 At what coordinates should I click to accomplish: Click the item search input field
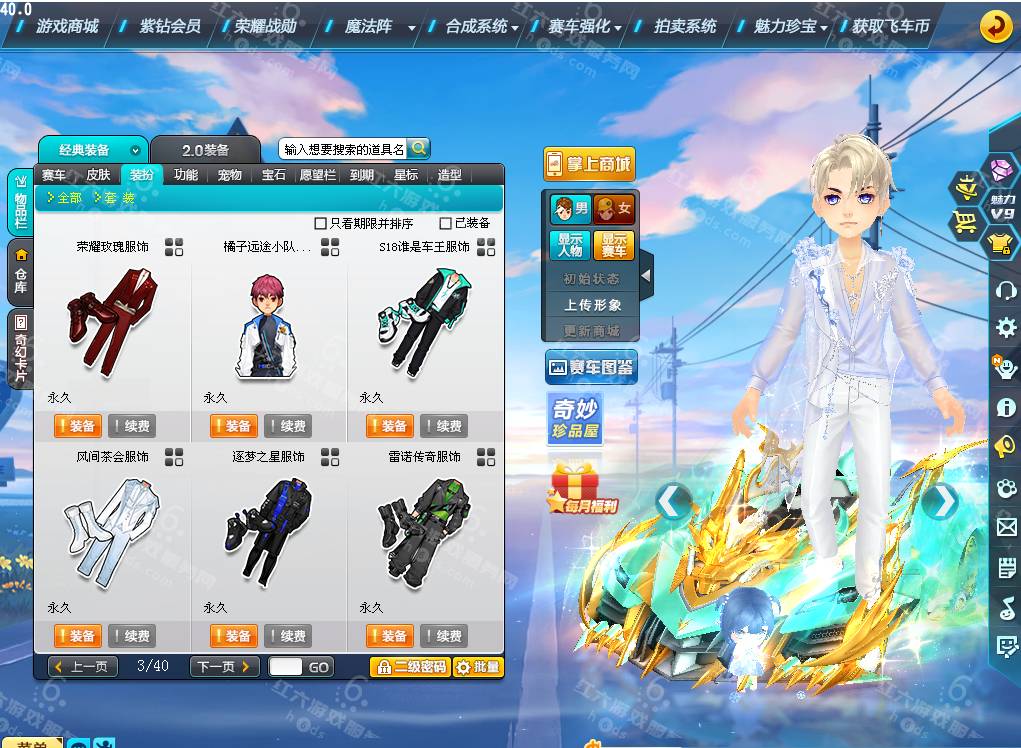pyautogui.click(x=342, y=149)
